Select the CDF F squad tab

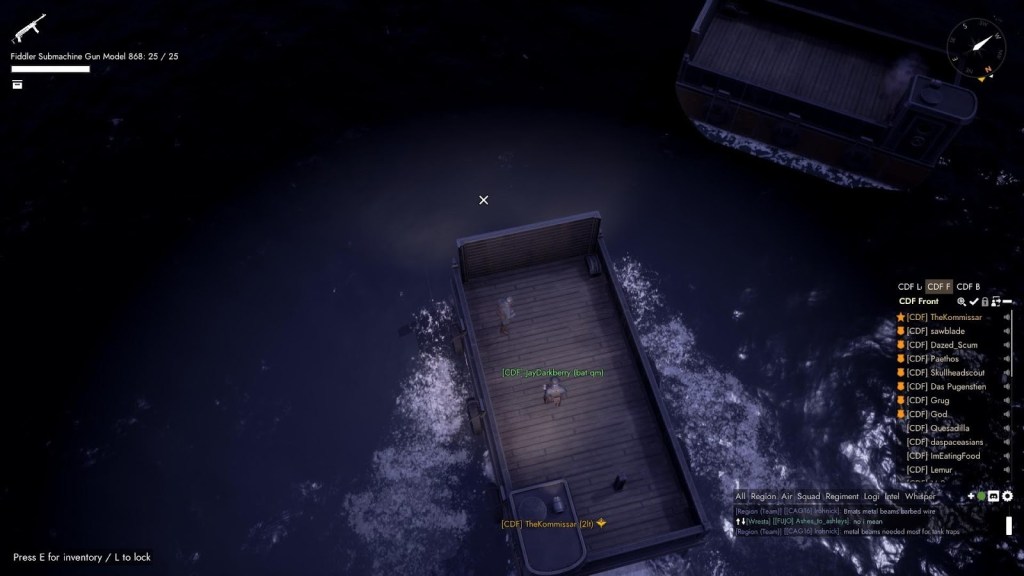[939, 287]
